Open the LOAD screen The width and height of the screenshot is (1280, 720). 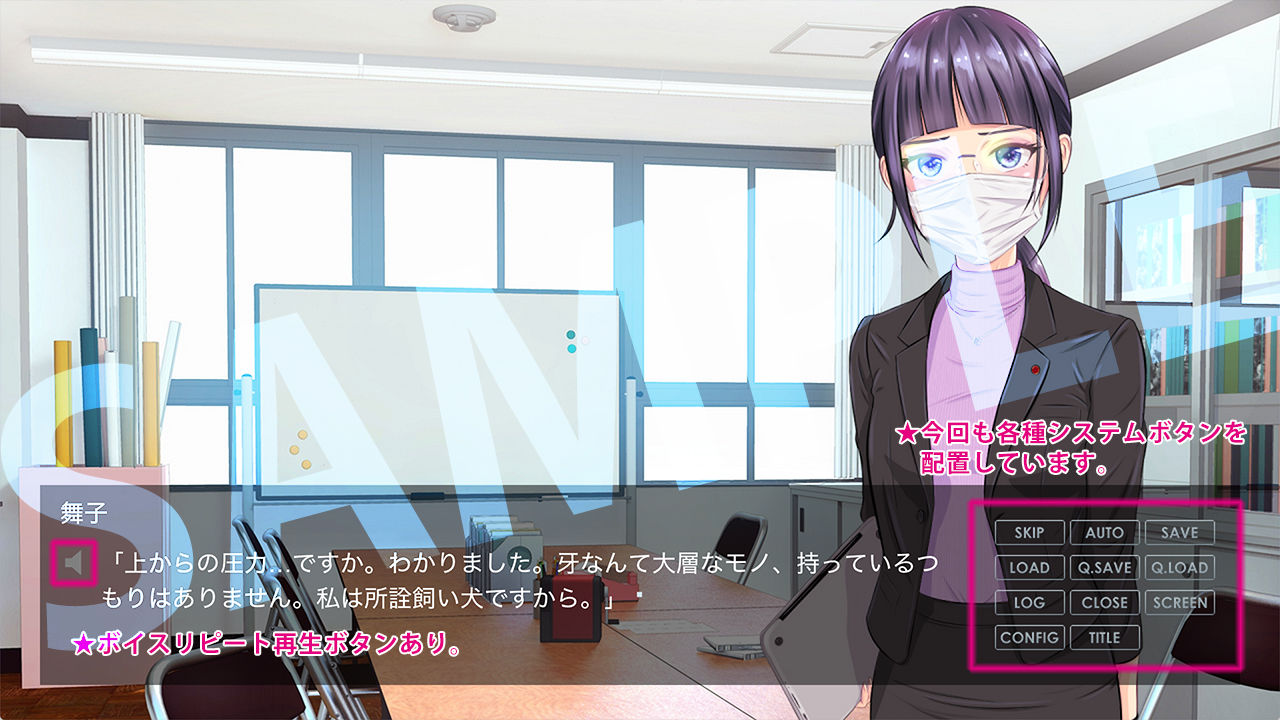pos(1031,568)
